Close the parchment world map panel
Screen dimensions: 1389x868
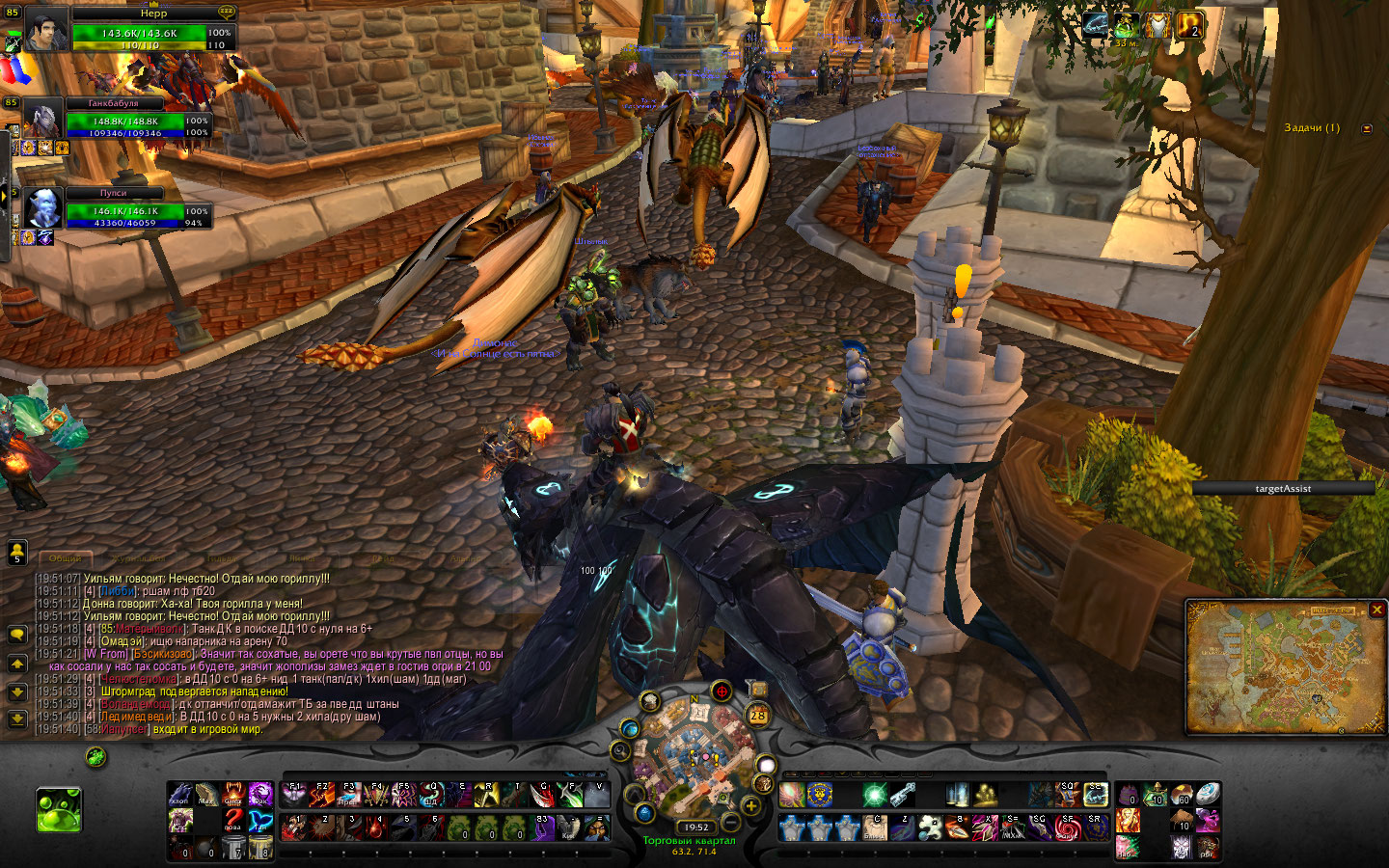click(x=1377, y=610)
